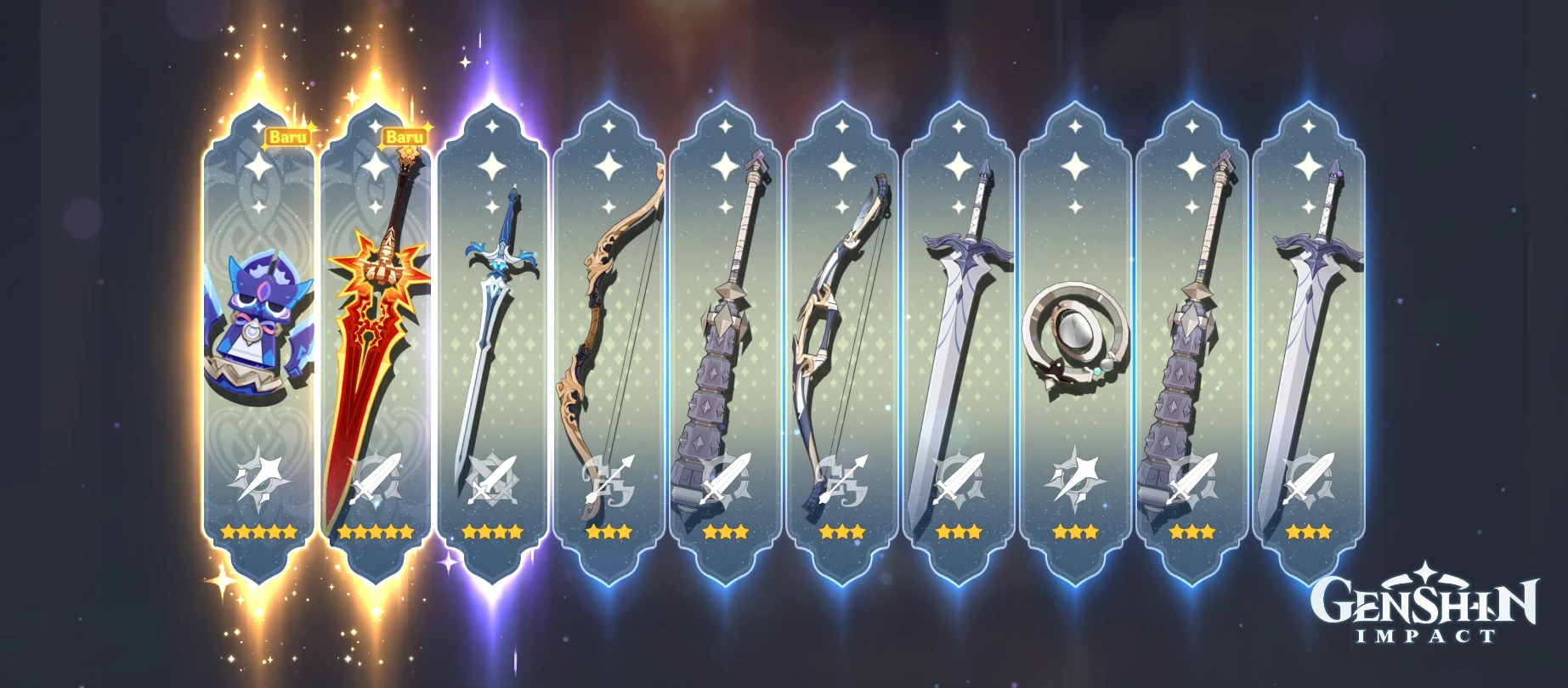
Task: Select the sword emblem under the large silver blade
Action: pos(960,480)
